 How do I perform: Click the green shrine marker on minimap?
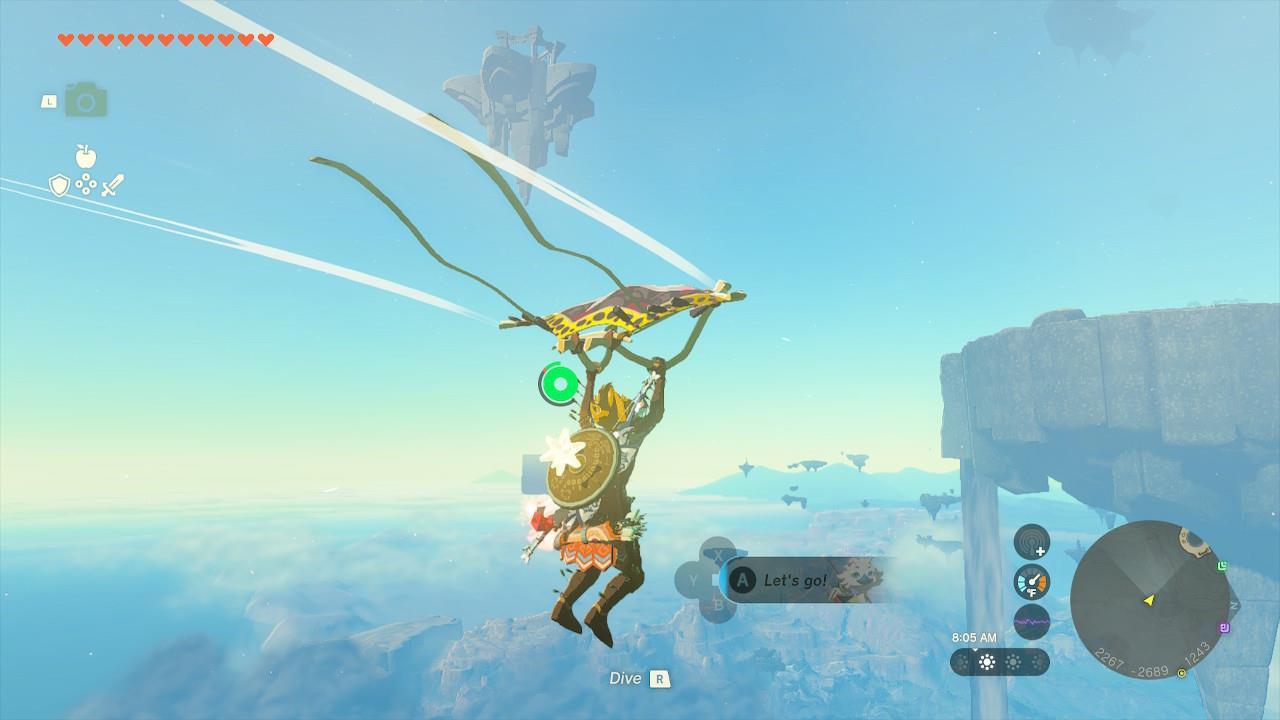click(1222, 566)
